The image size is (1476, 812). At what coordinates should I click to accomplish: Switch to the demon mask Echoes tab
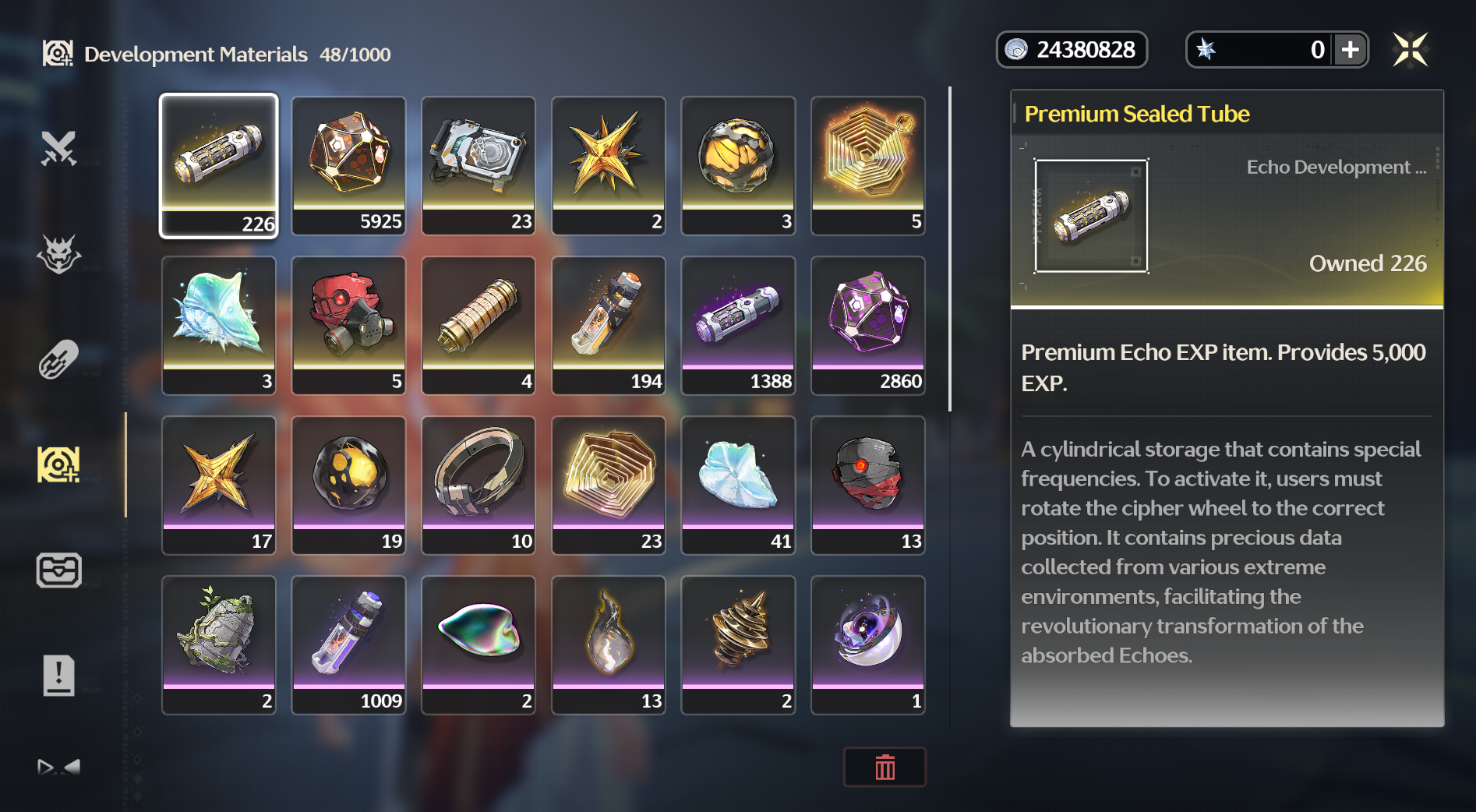coord(58,254)
